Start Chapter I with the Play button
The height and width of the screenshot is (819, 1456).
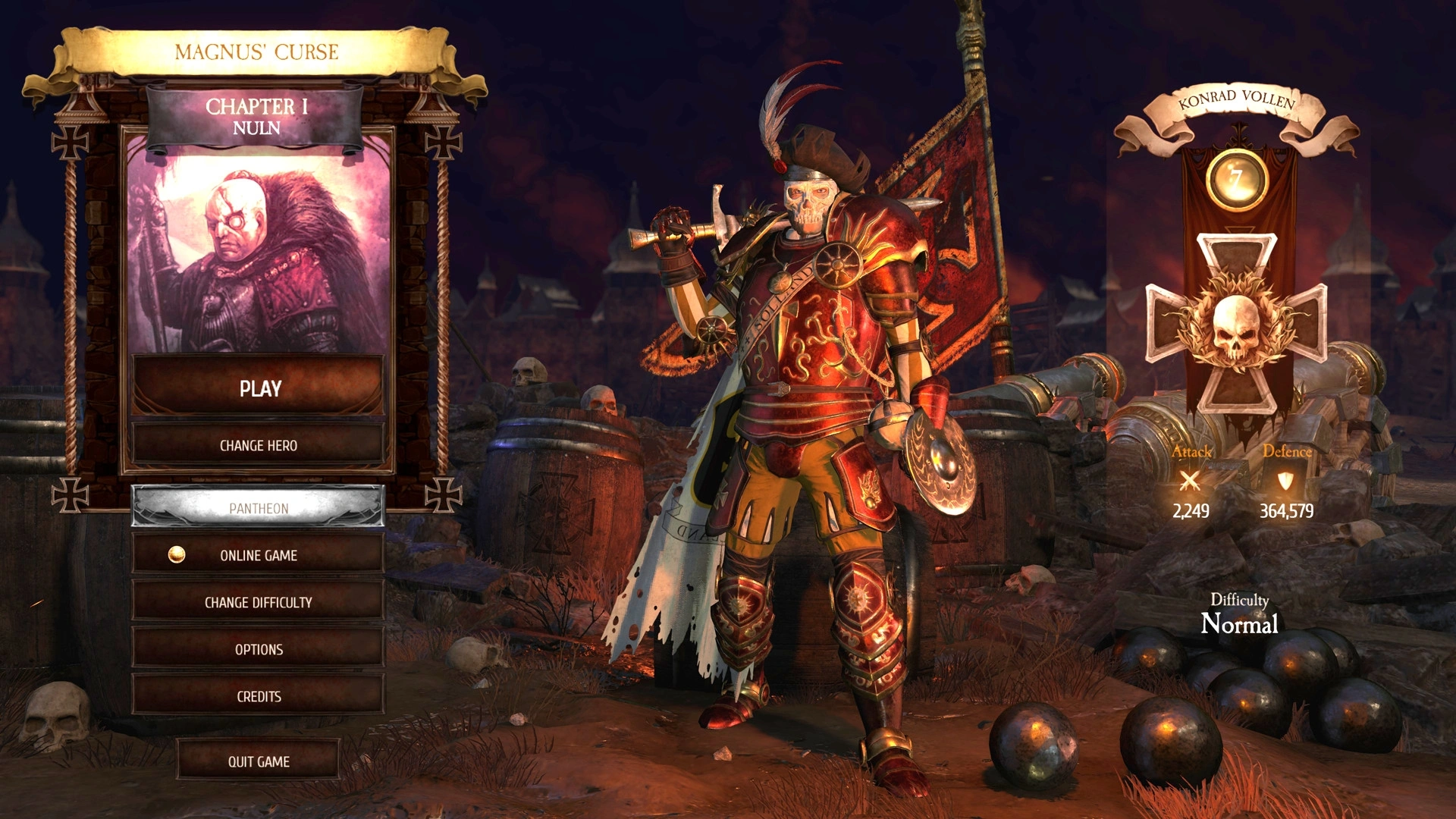pos(259,388)
